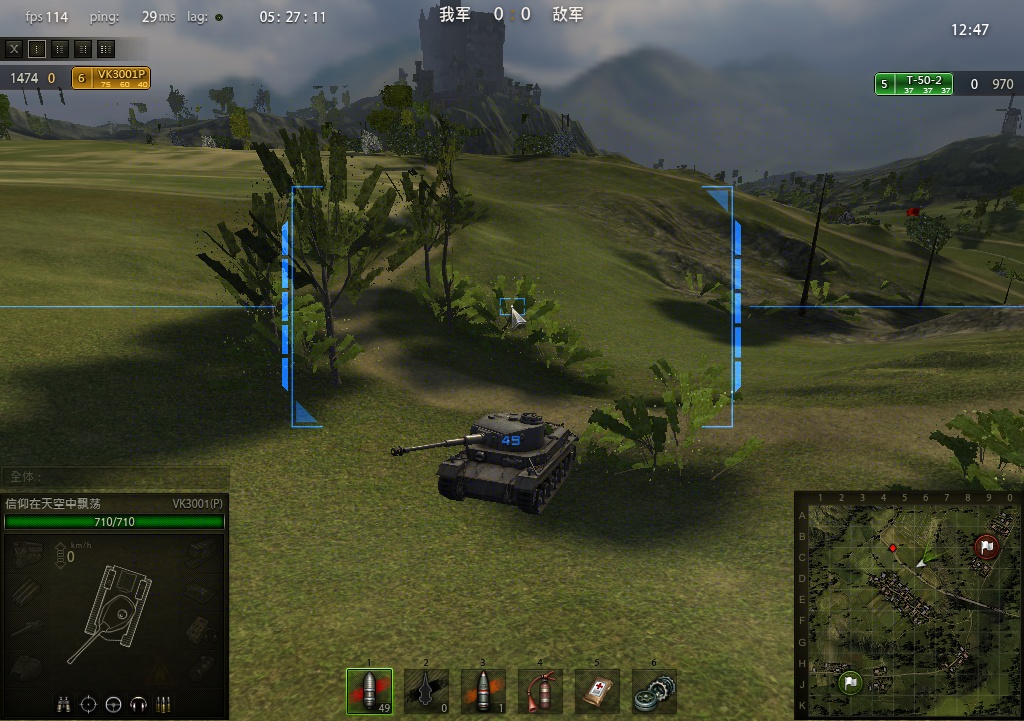
Task: Click the binoculars commander crew icon
Action: 64,704
